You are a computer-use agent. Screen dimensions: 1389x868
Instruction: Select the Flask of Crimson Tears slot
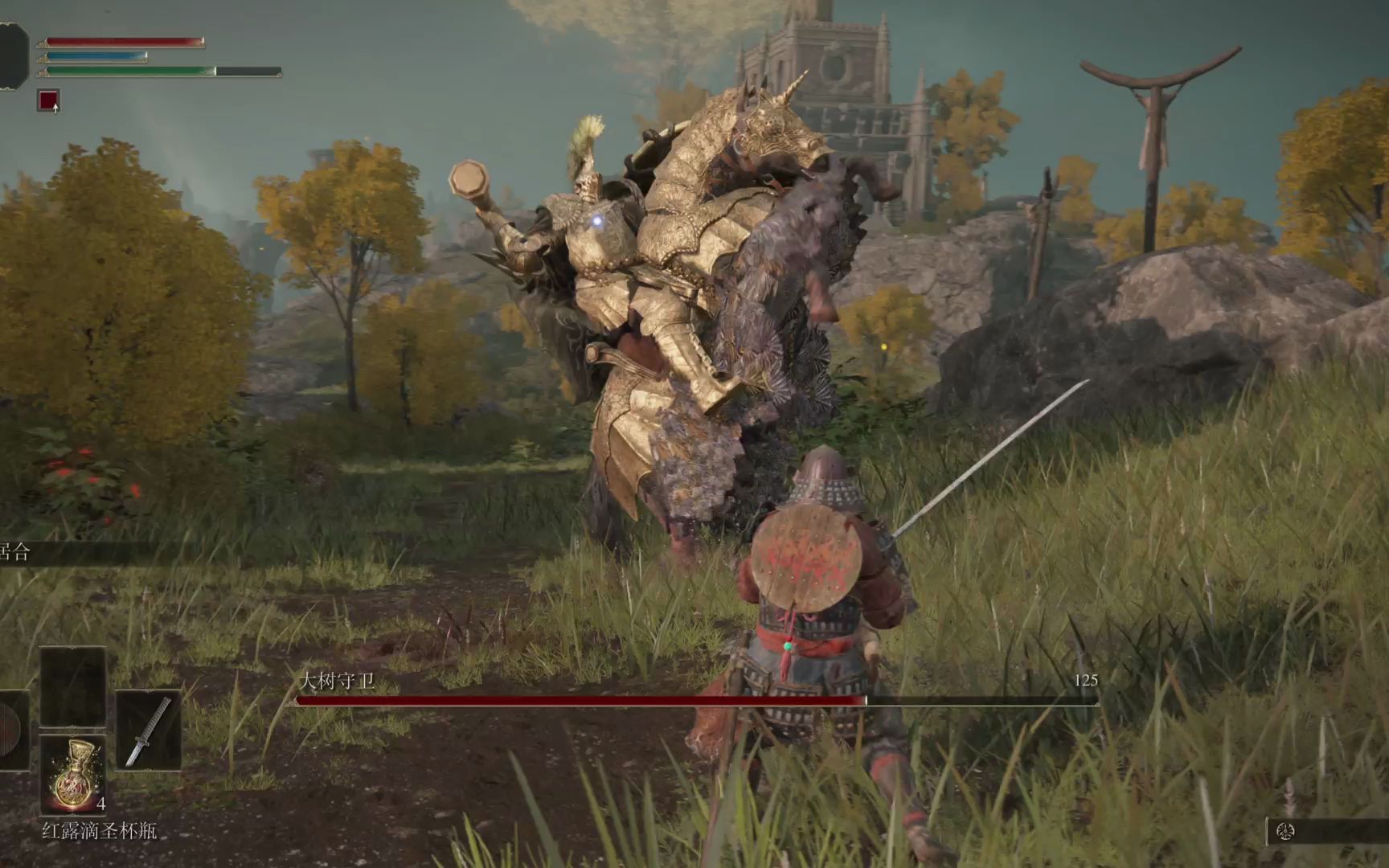(73, 774)
